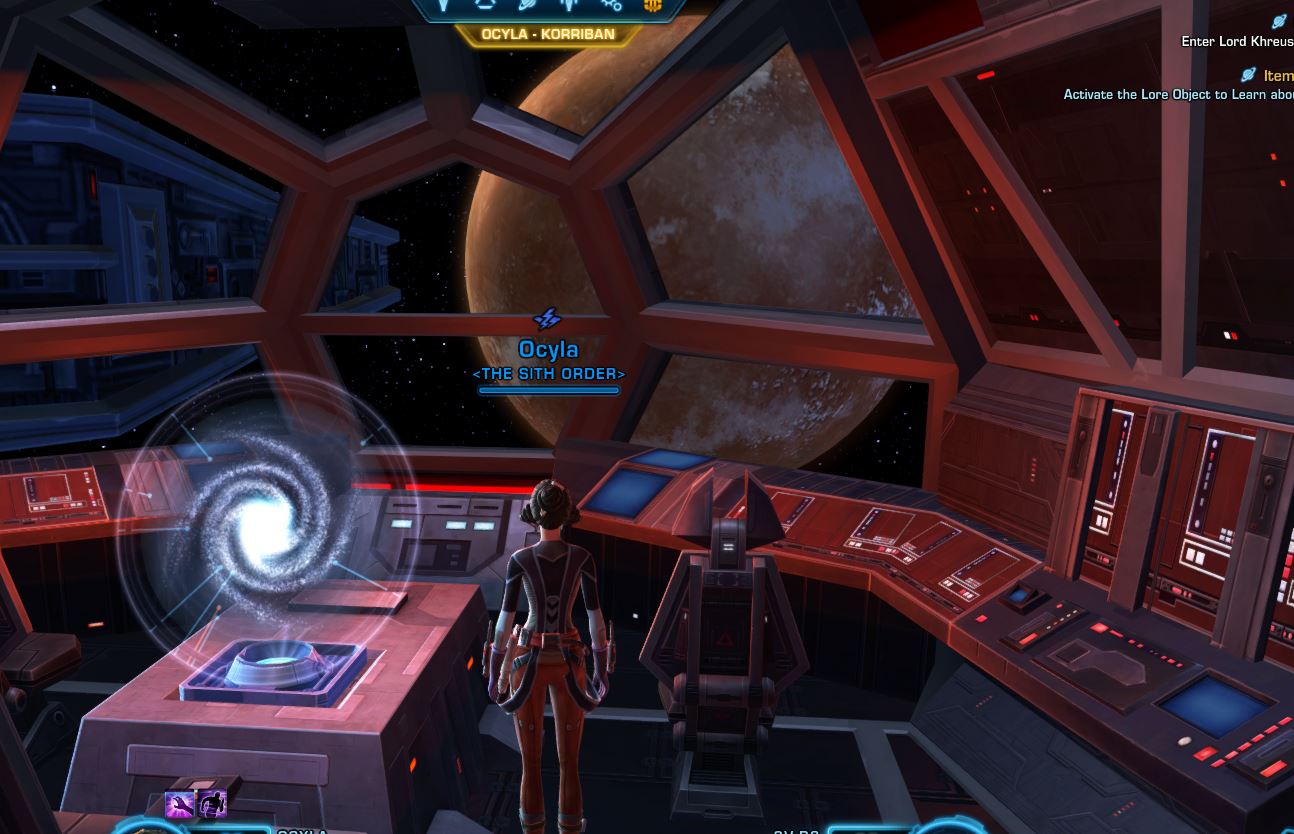Select the Item mission entry in tracker

(1277, 75)
